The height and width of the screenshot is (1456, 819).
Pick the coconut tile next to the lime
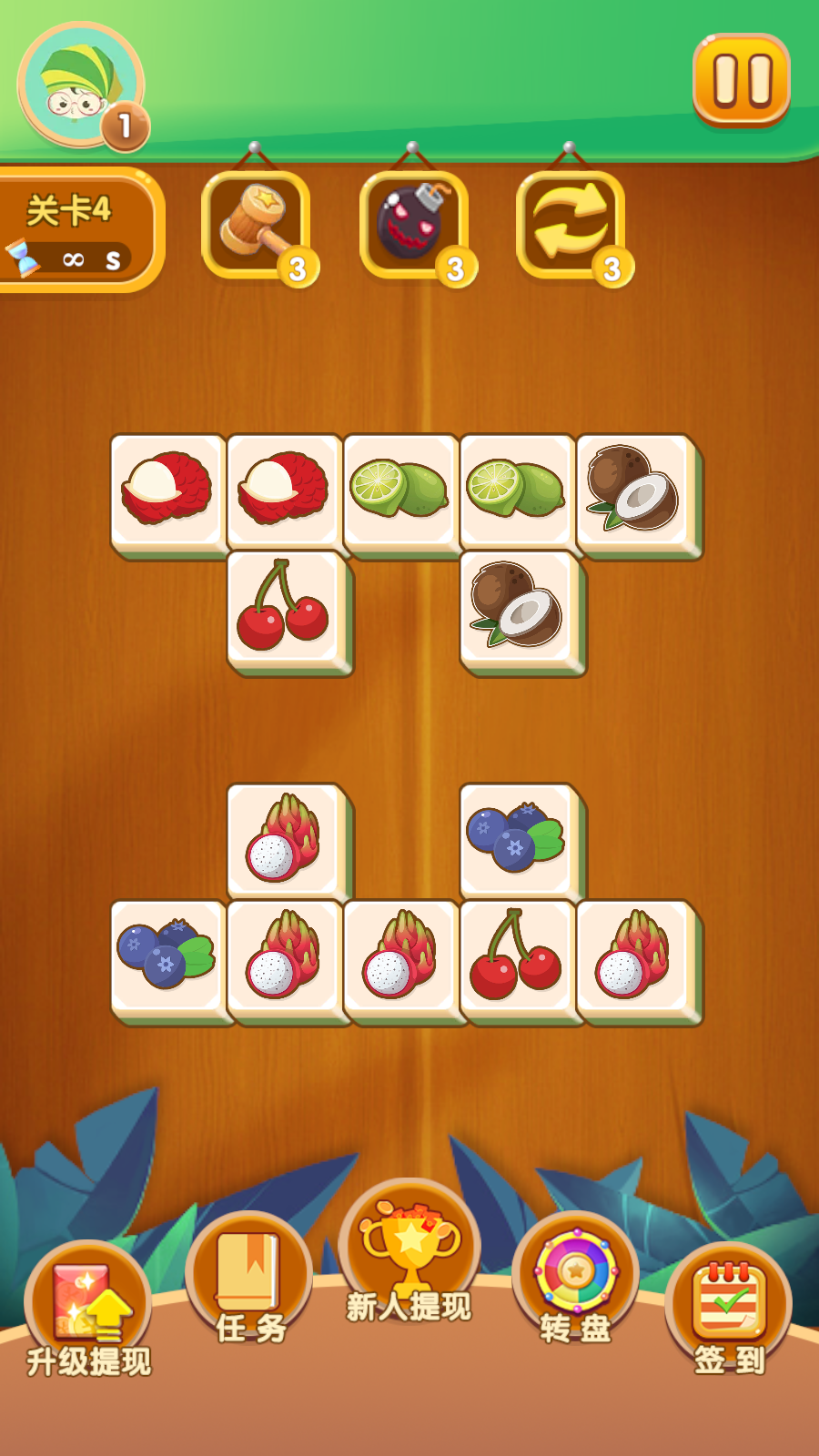(x=634, y=491)
